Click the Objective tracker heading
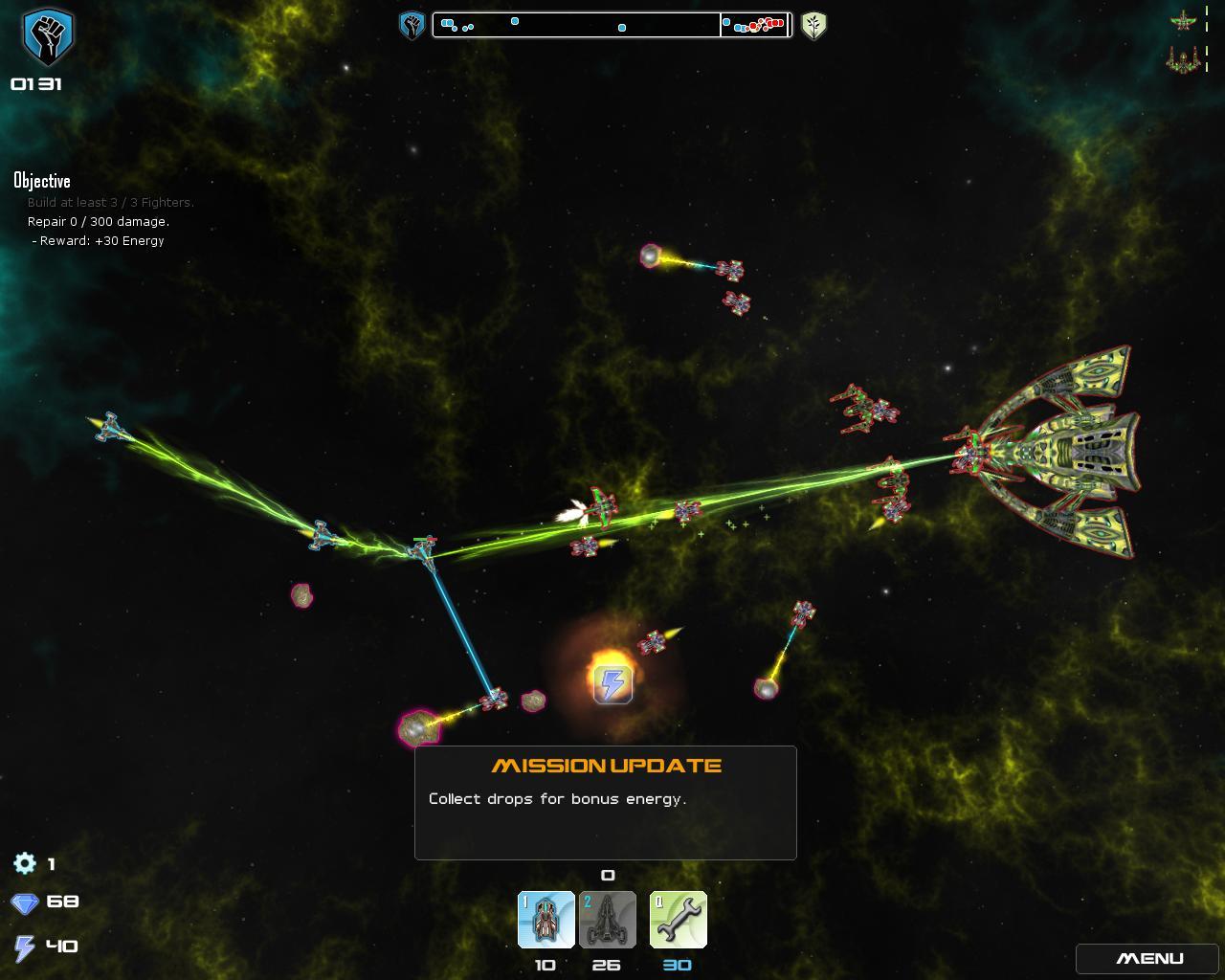Image resolution: width=1225 pixels, height=980 pixels. coord(42,181)
